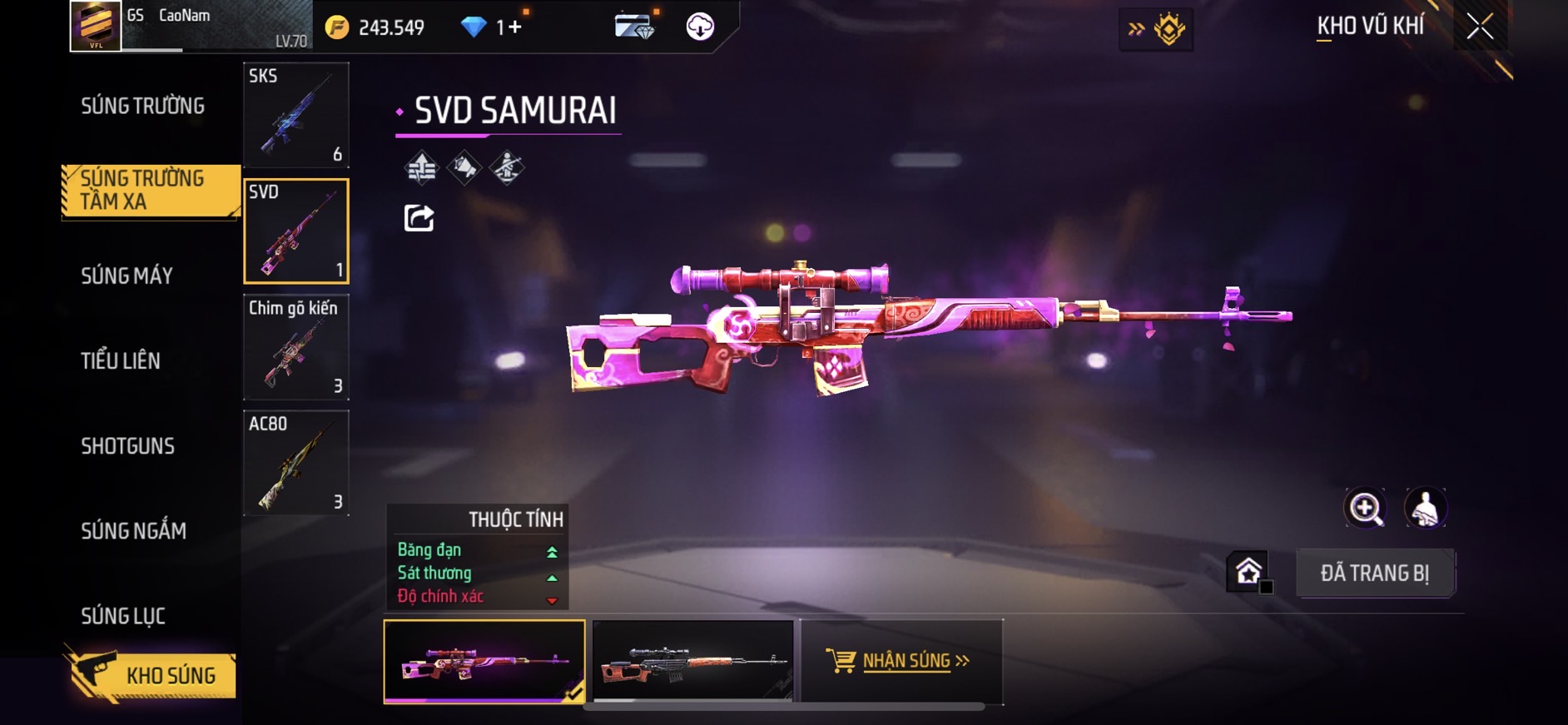Toggle the character preview icon
This screenshot has width=1568, height=725.
pyautogui.click(x=1425, y=508)
